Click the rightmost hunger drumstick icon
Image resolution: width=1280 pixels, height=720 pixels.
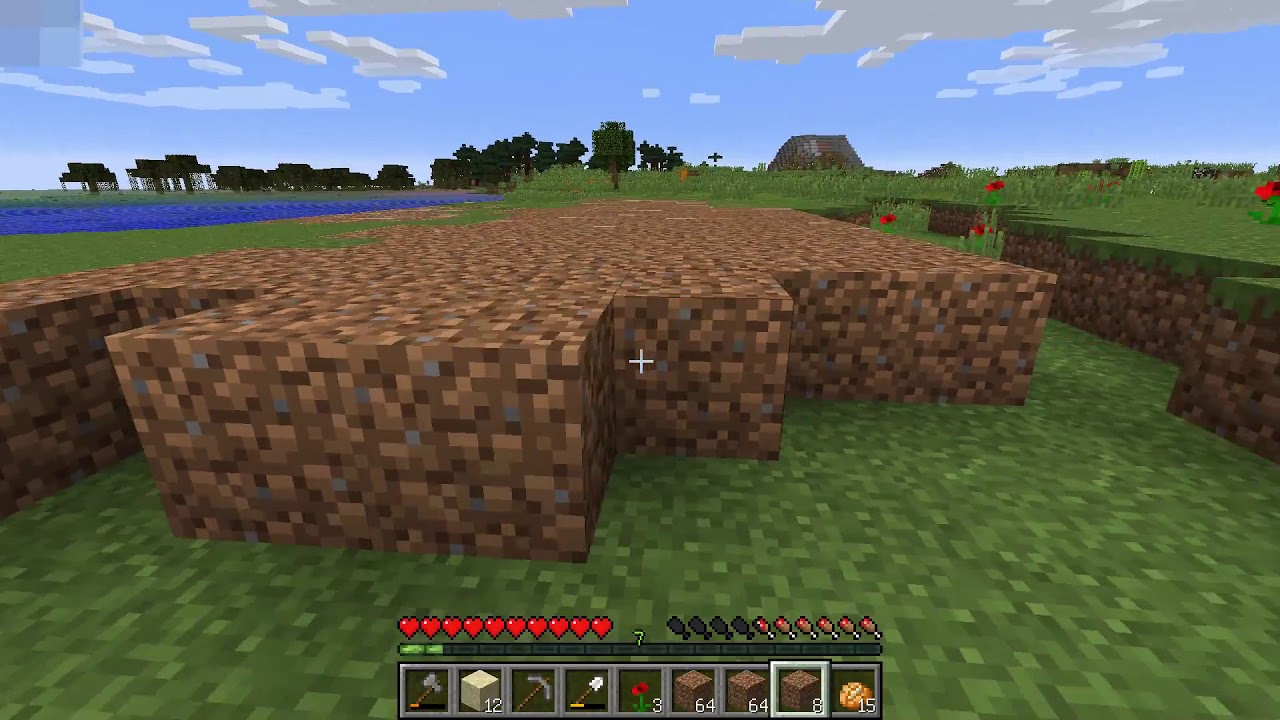869,627
